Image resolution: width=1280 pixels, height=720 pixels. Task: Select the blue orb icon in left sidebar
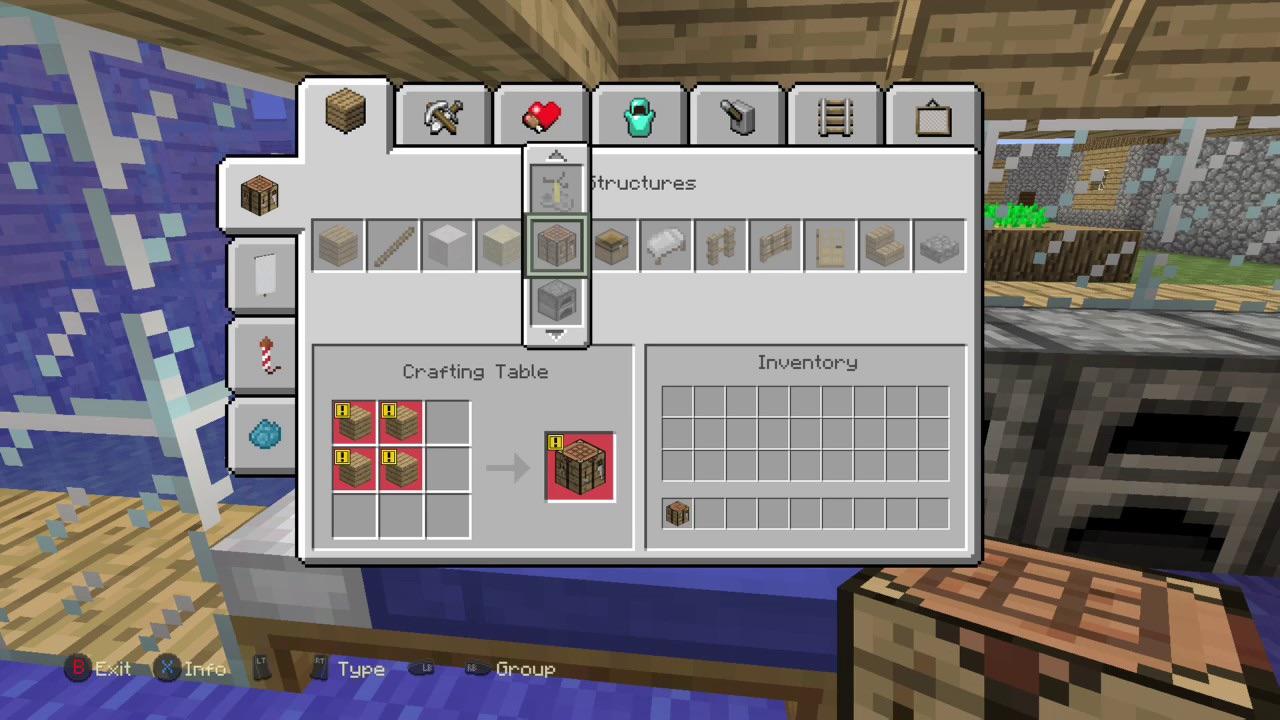tap(263, 433)
